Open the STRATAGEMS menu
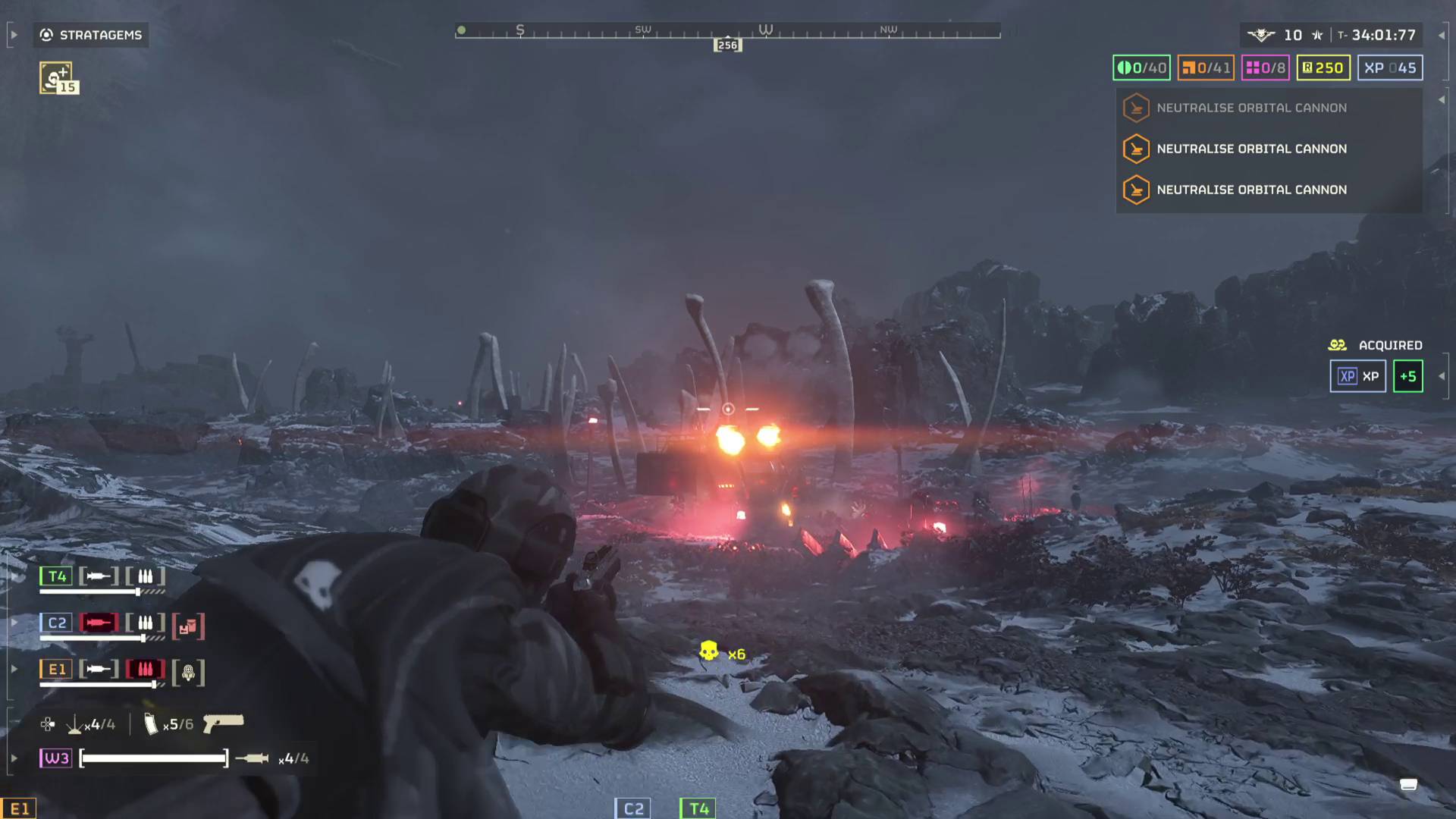Image resolution: width=1456 pixels, height=819 pixels. [90, 35]
